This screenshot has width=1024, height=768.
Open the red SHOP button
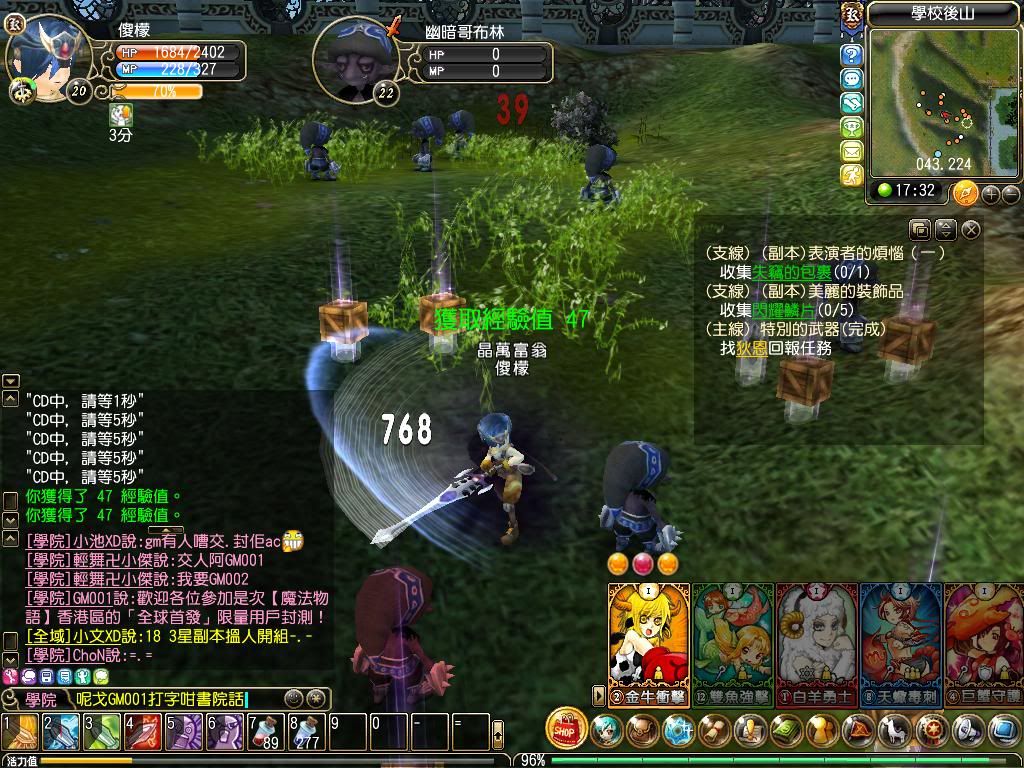[567, 729]
